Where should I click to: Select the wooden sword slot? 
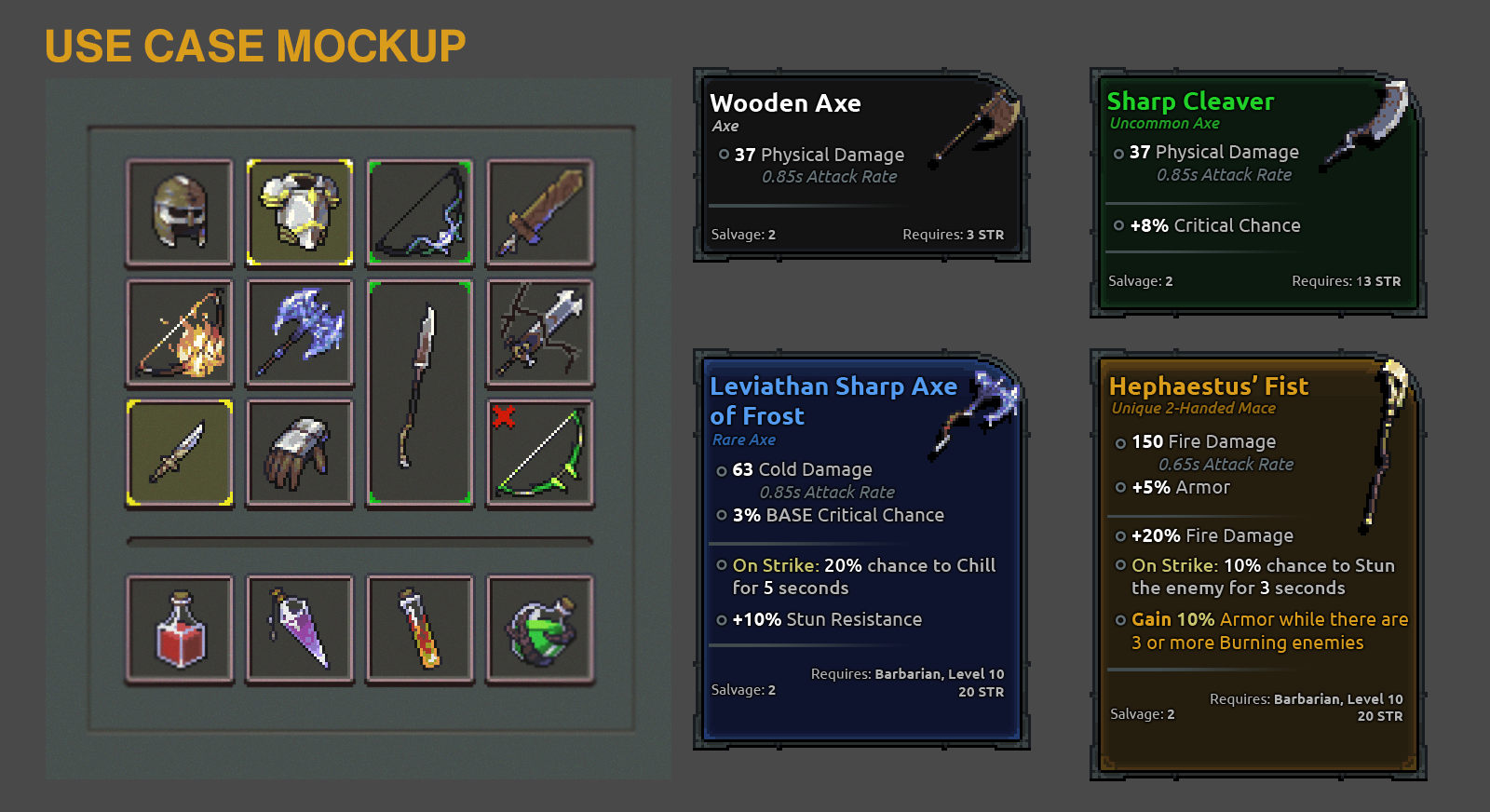[x=540, y=212]
